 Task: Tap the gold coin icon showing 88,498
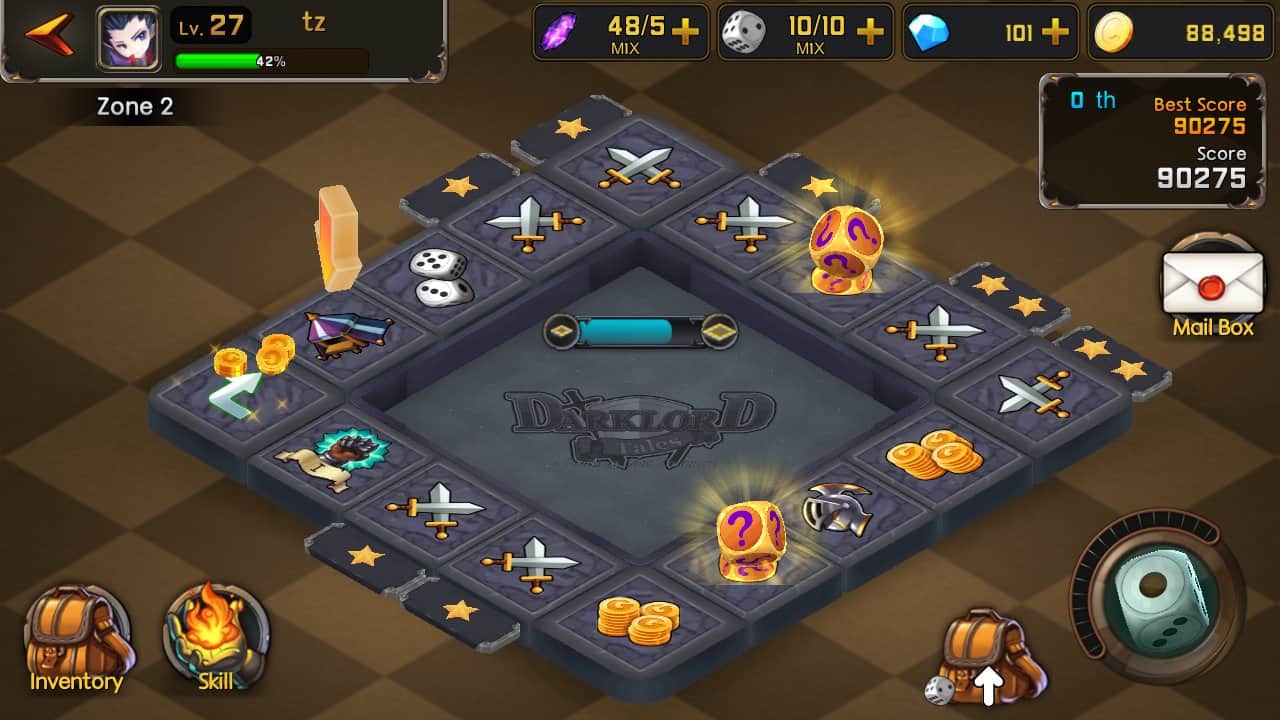coord(1113,31)
